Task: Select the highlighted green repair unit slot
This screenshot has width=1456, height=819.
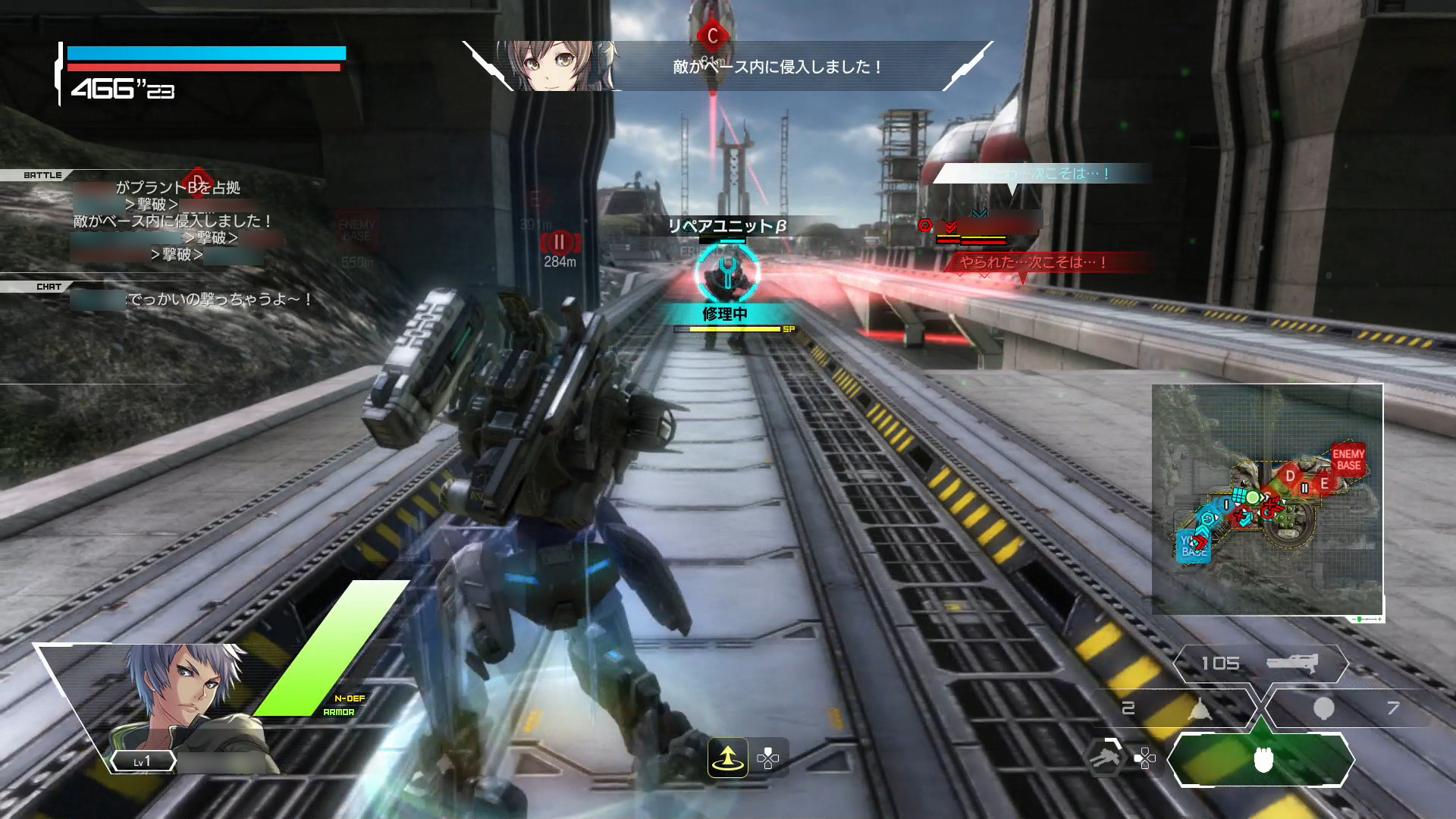Action: tap(1261, 759)
